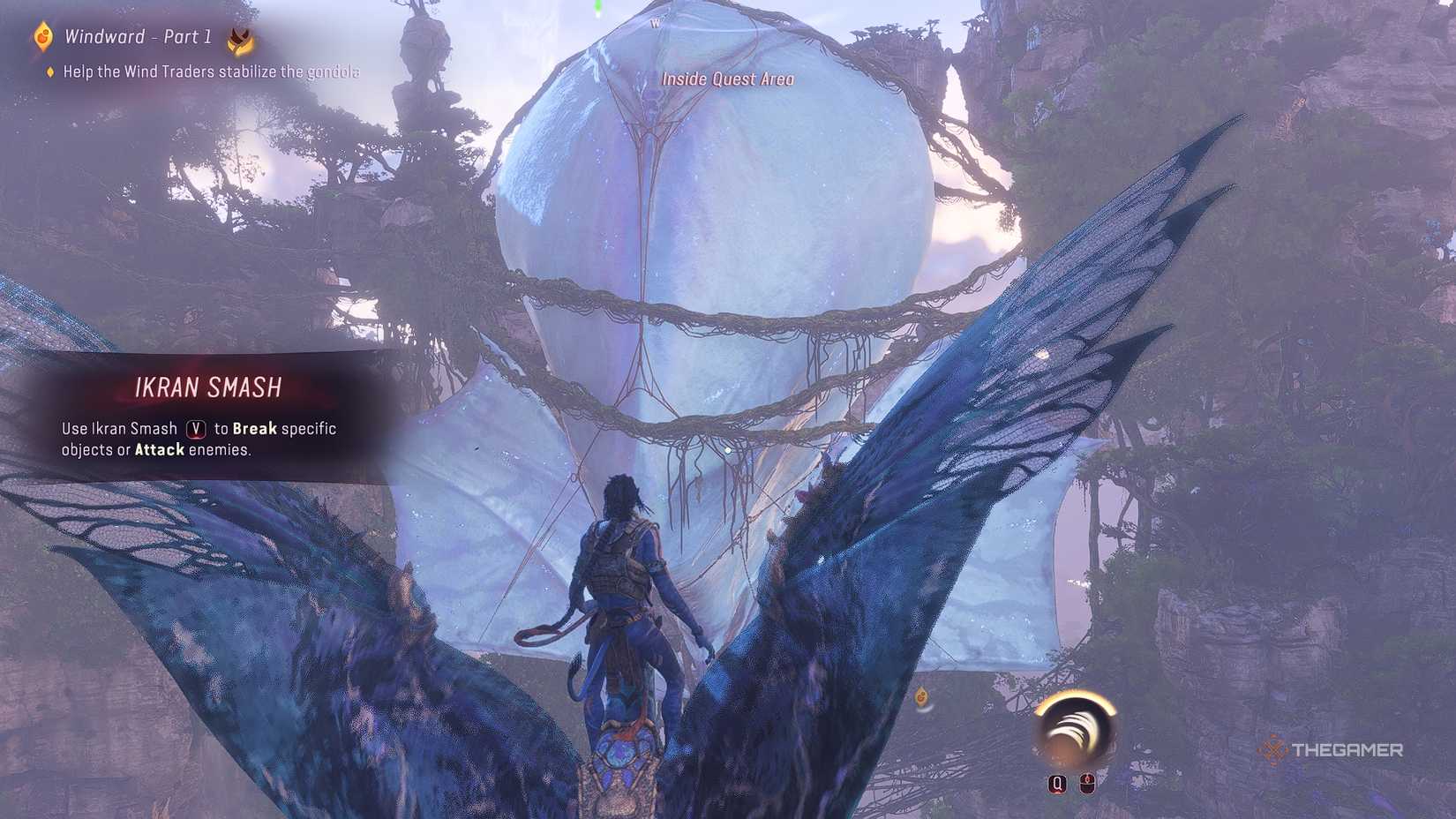Click the diamond objective bullet icon
The image size is (1456, 819).
pos(50,71)
